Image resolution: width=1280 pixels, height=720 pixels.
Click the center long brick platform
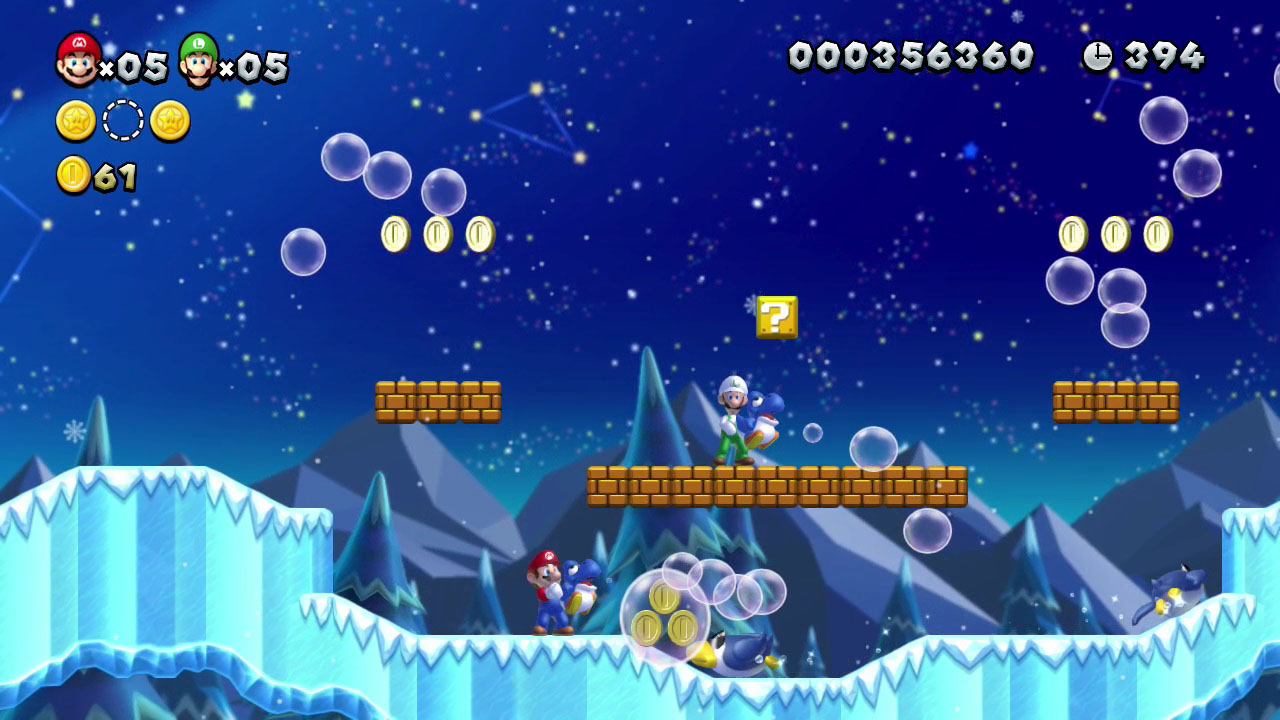click(778, 485)
